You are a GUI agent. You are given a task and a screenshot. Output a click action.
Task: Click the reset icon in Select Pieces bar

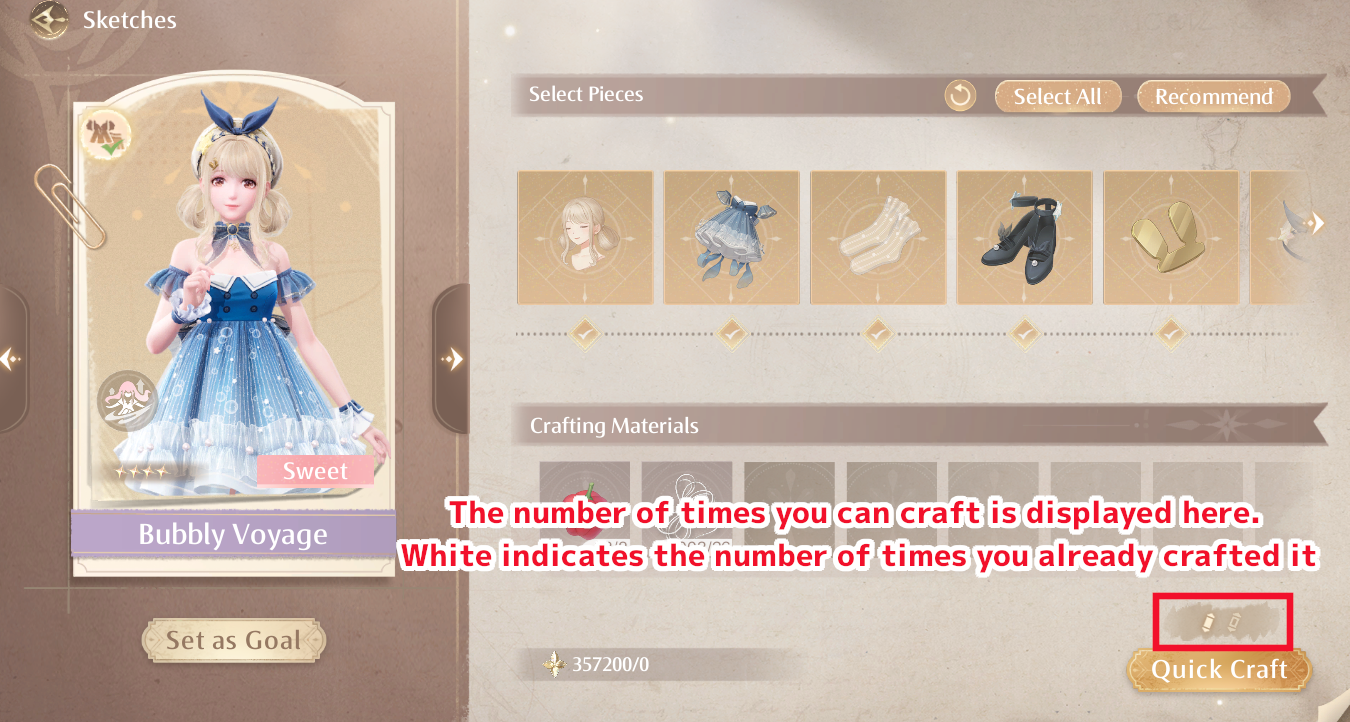tap(959, 96)
